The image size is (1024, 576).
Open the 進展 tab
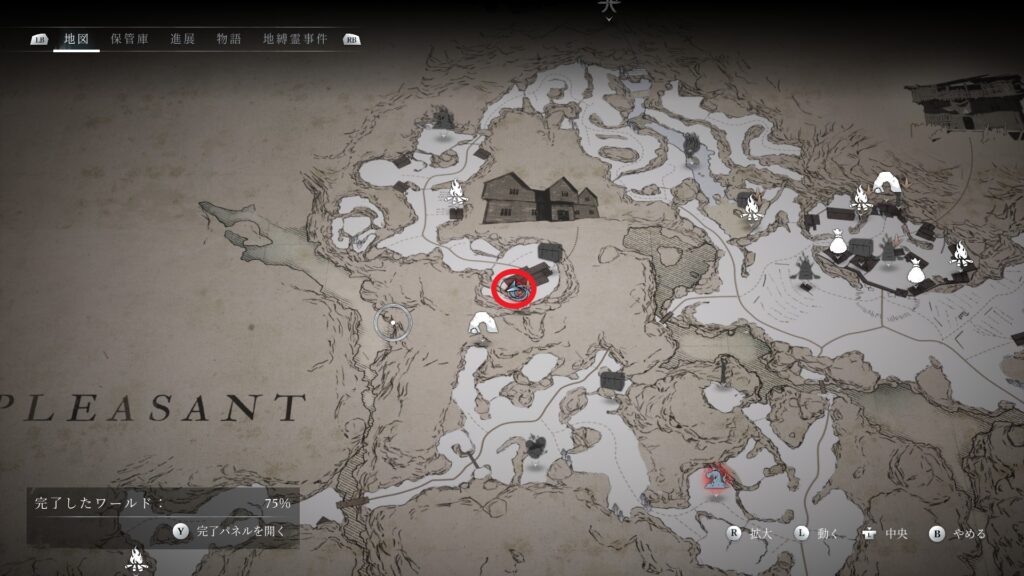tap(183, 39)
